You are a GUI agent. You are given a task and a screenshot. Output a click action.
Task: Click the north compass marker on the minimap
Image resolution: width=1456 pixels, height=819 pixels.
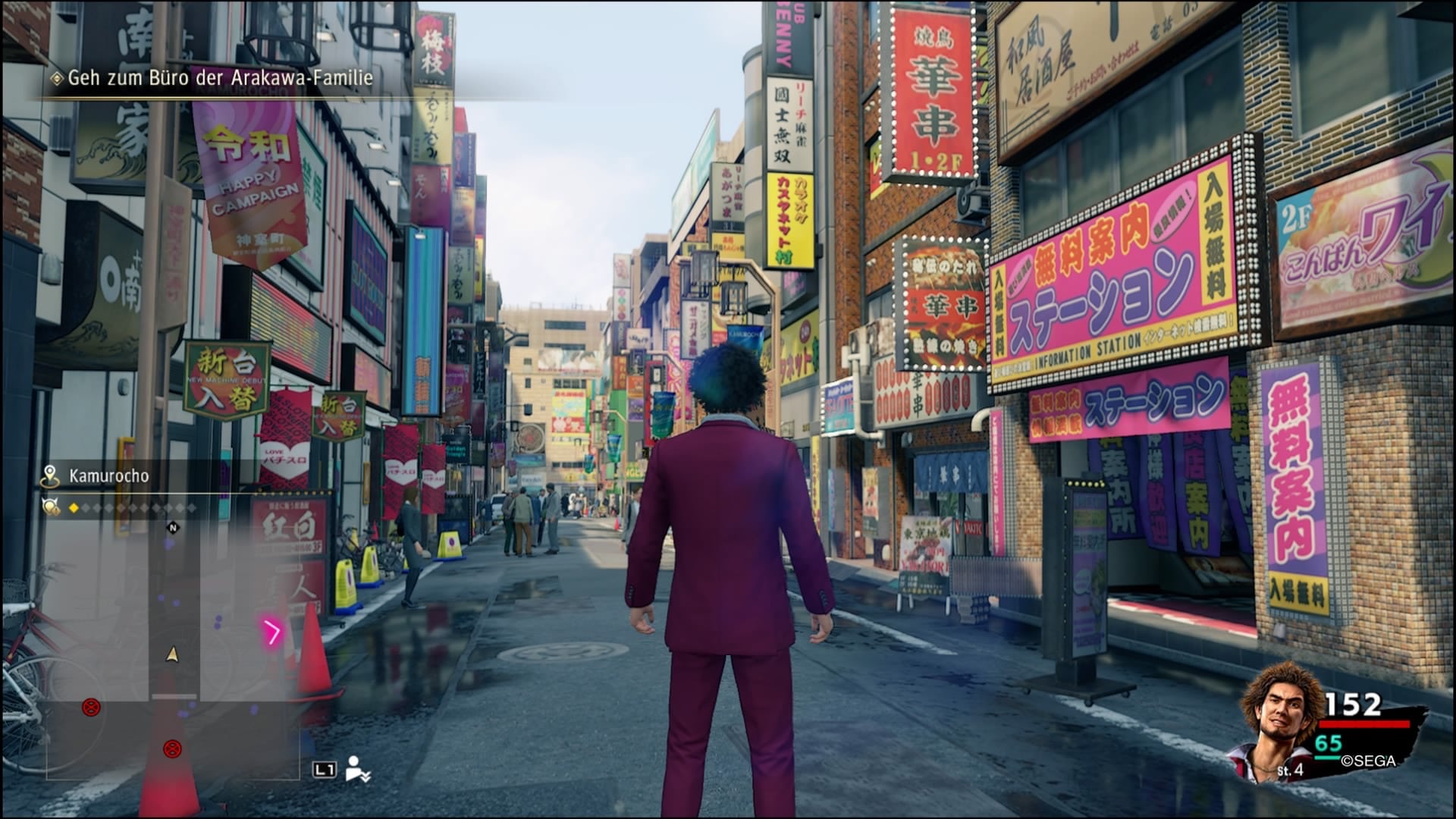pyautogui.click(x=173, y=528)
